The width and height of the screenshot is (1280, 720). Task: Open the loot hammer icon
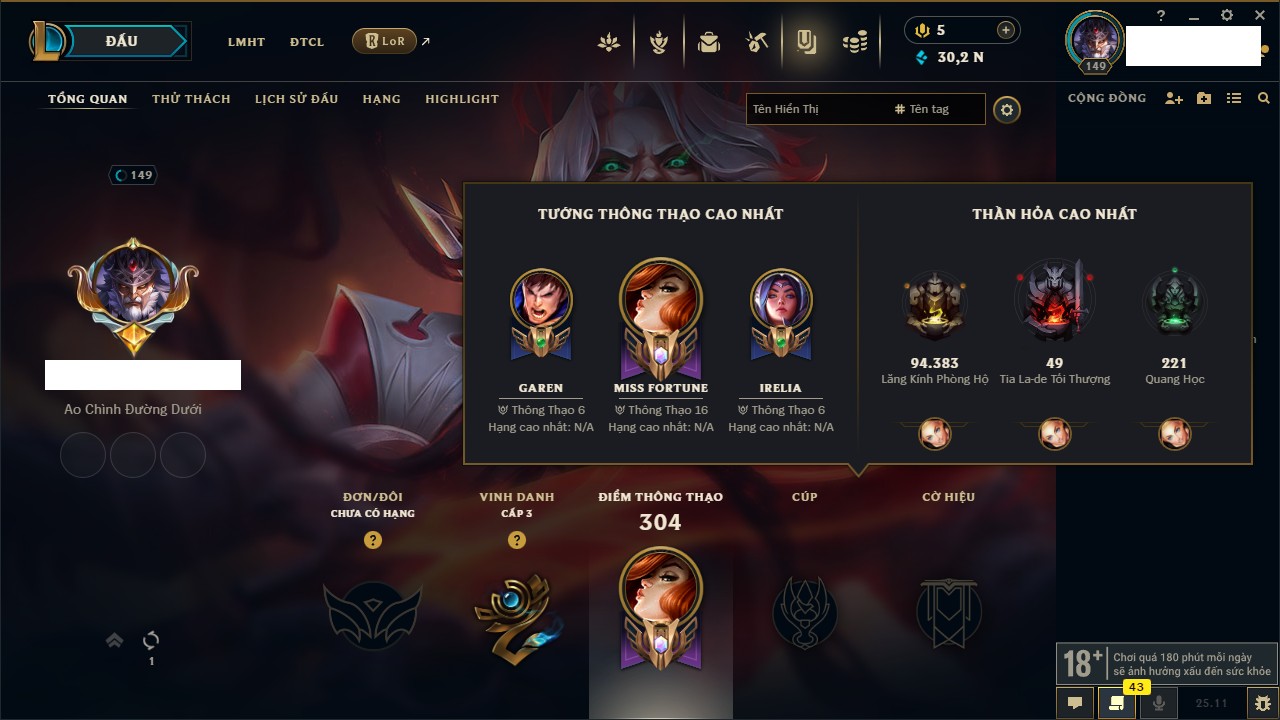click(x=757, y=42)
